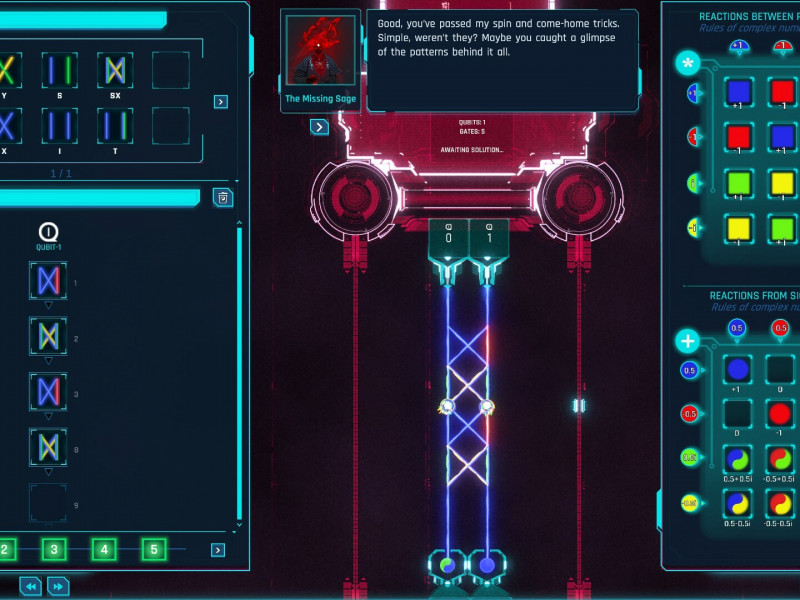Advance The Missing Sage's dialogue
This screenshot has height=600, width=800.
pyautogui.click(x=319, y=127)
